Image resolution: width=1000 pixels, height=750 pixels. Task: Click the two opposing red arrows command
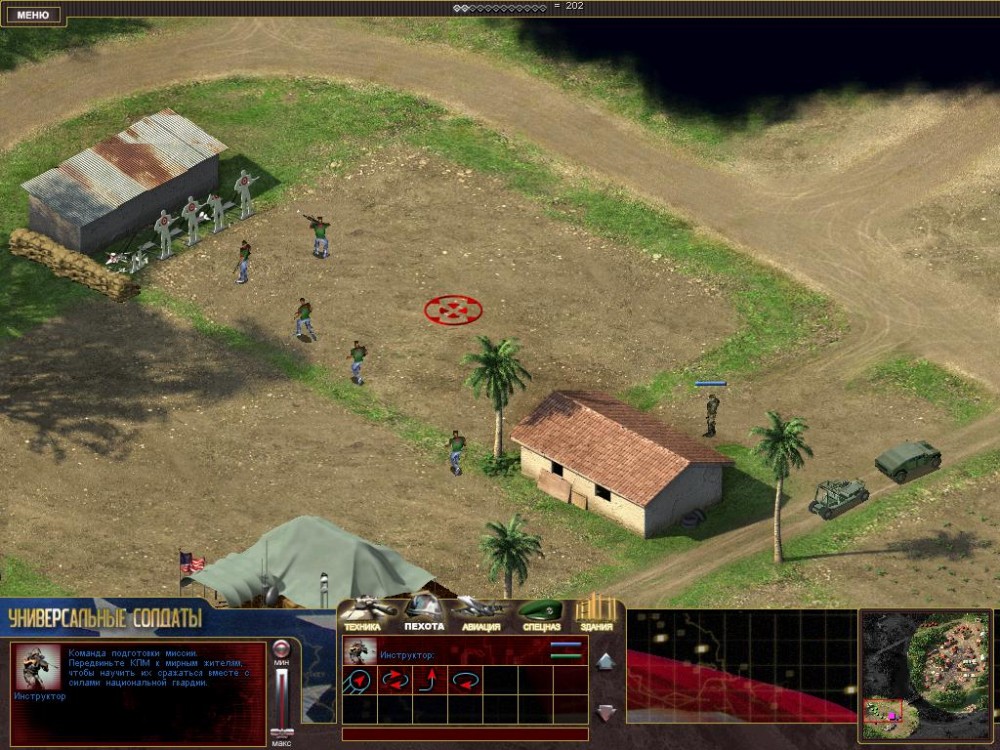pyautogui.click(x=396, y=681)
